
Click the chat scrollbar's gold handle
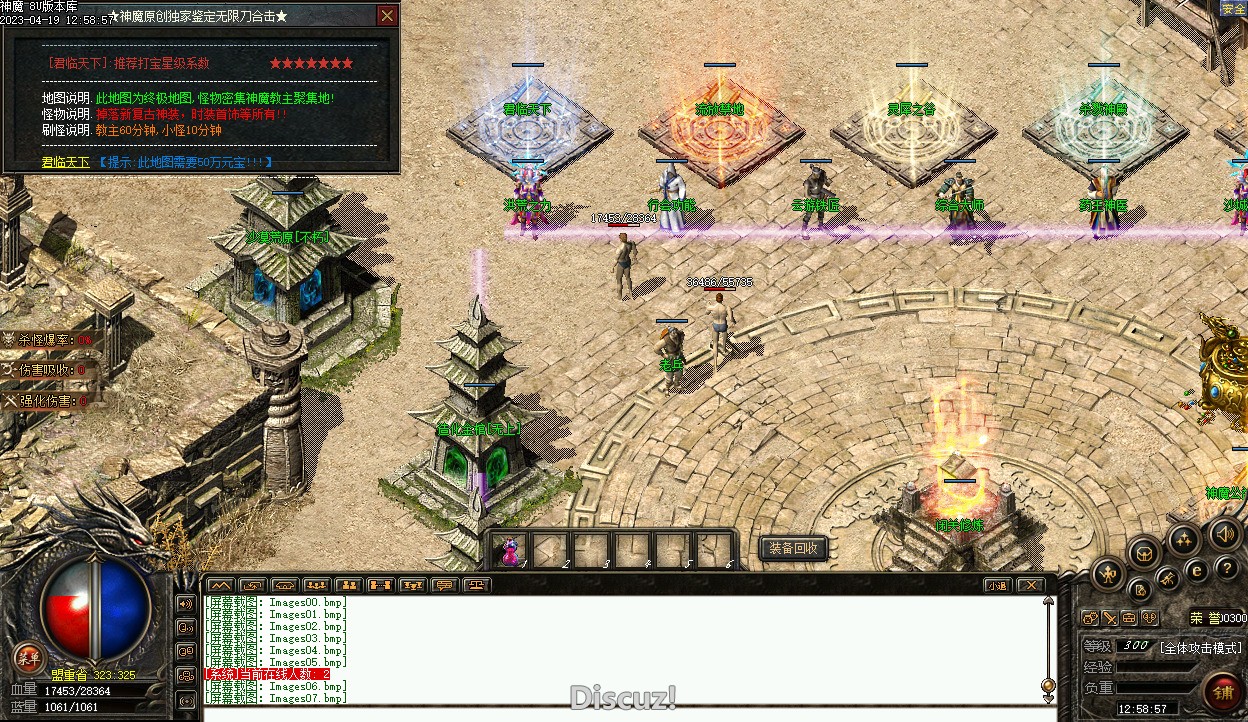tap(1048, 686)
